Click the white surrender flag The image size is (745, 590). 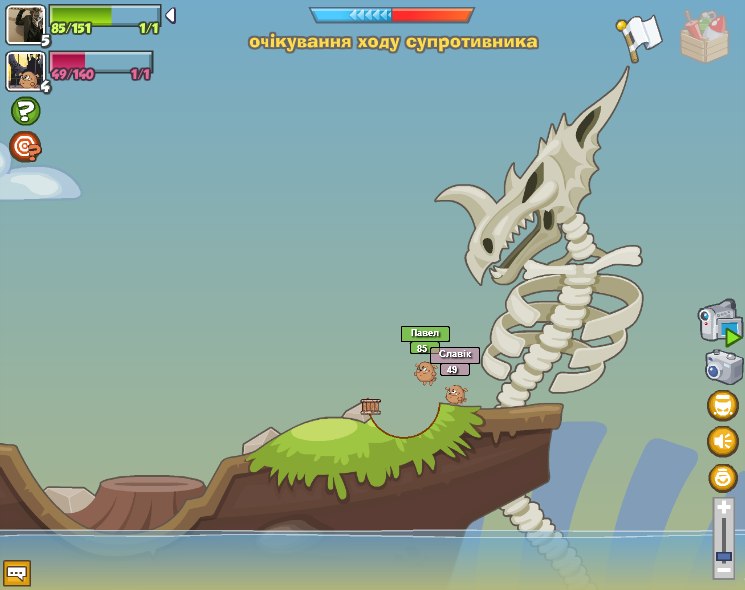tap(640, 35)
